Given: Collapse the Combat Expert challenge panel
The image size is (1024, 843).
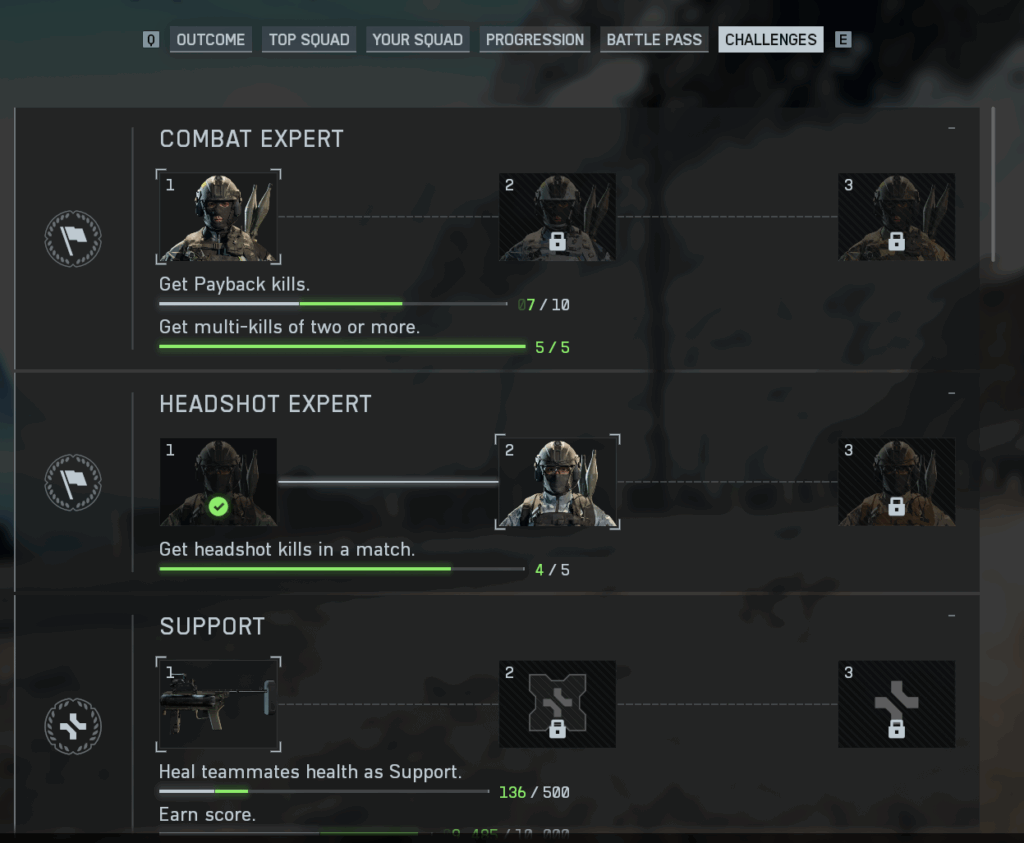Looking at the screenshot, I should point(951,129).
